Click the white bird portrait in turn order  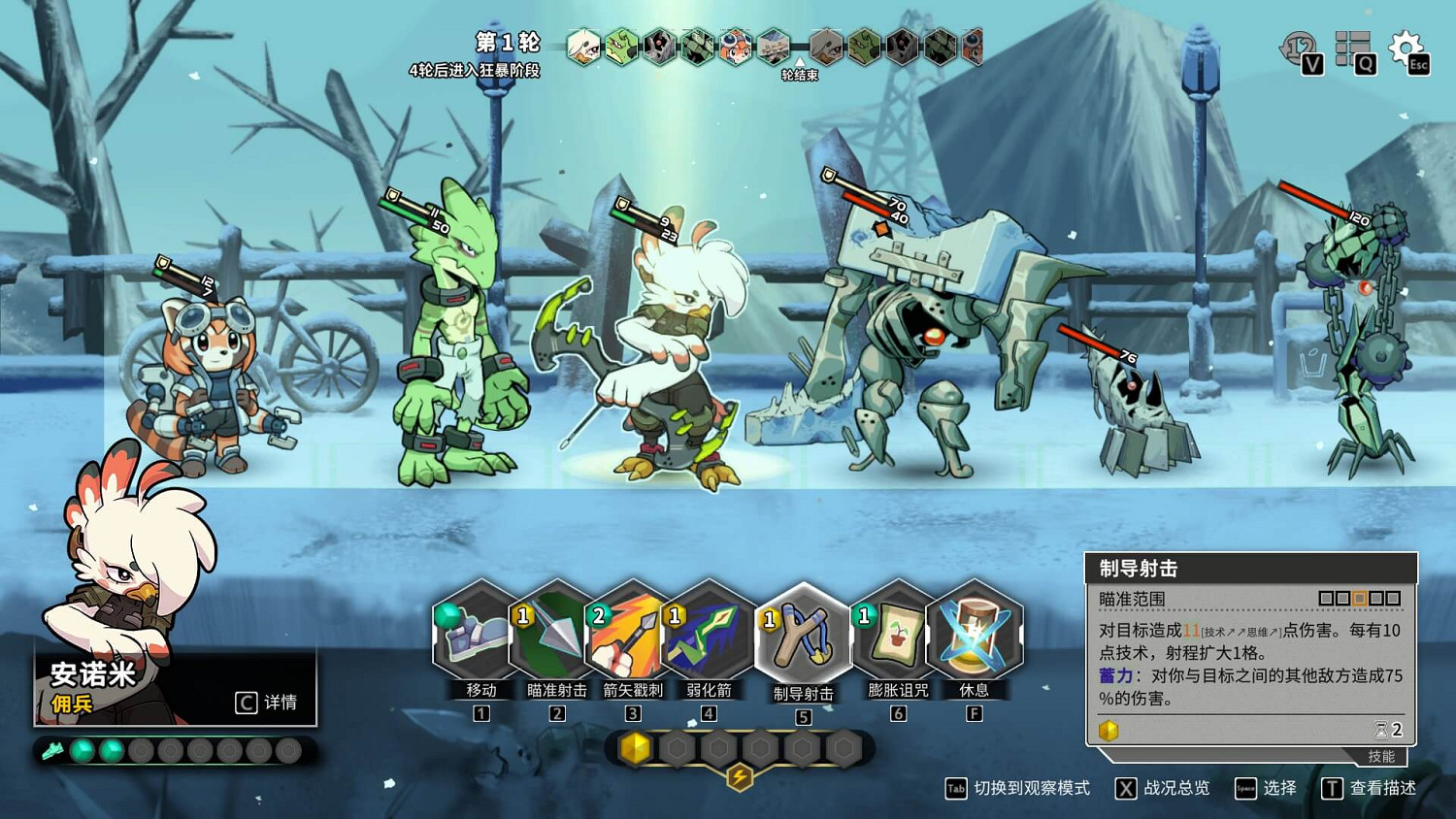583,47
